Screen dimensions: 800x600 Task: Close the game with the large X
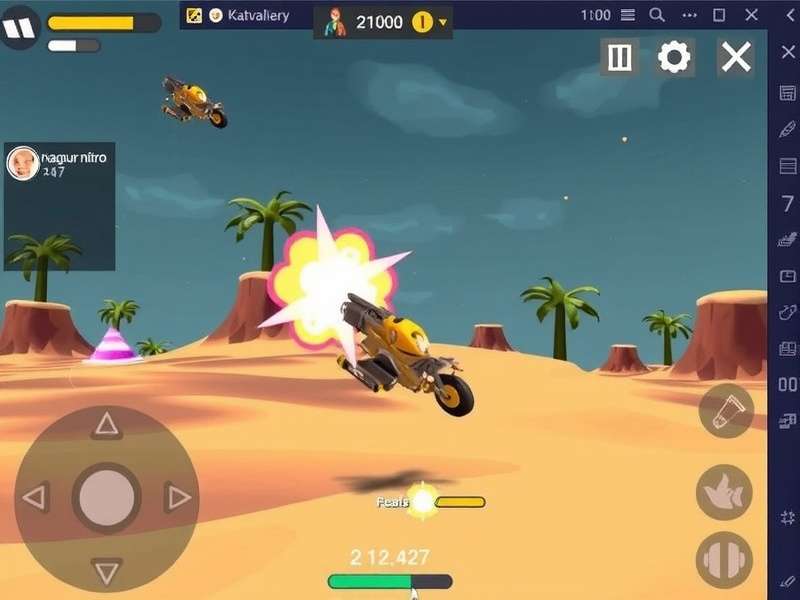tap(736, 57)
